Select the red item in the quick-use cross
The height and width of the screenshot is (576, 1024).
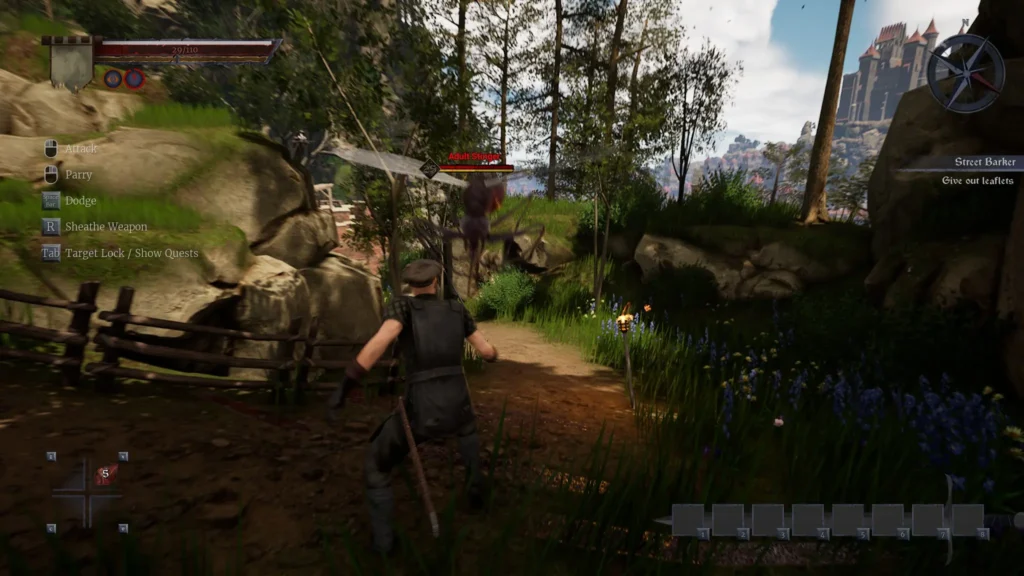106,474
